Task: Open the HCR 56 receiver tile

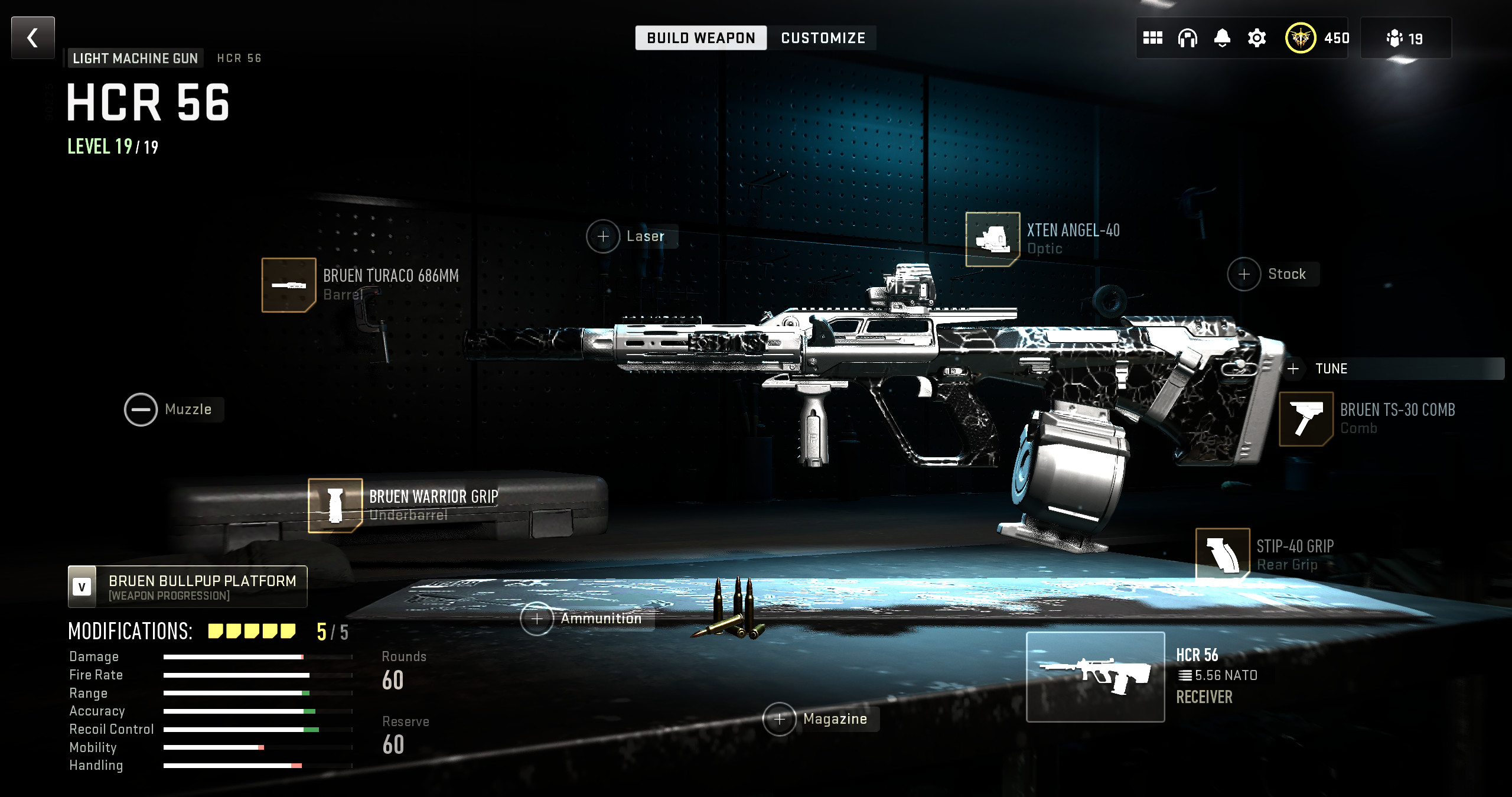Action: 1095,676
